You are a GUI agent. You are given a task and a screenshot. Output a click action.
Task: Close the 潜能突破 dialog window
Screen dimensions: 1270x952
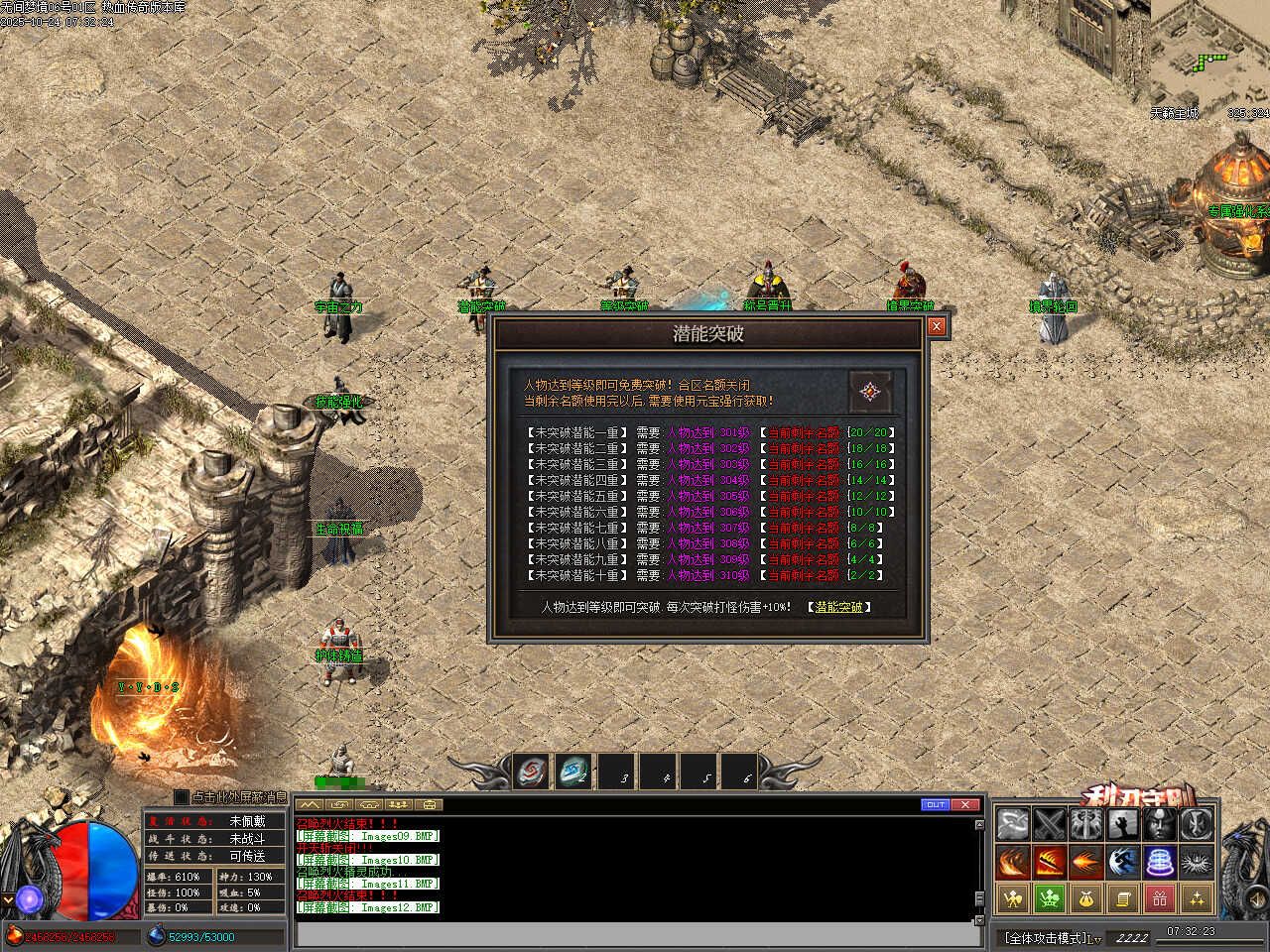point(936,326)
